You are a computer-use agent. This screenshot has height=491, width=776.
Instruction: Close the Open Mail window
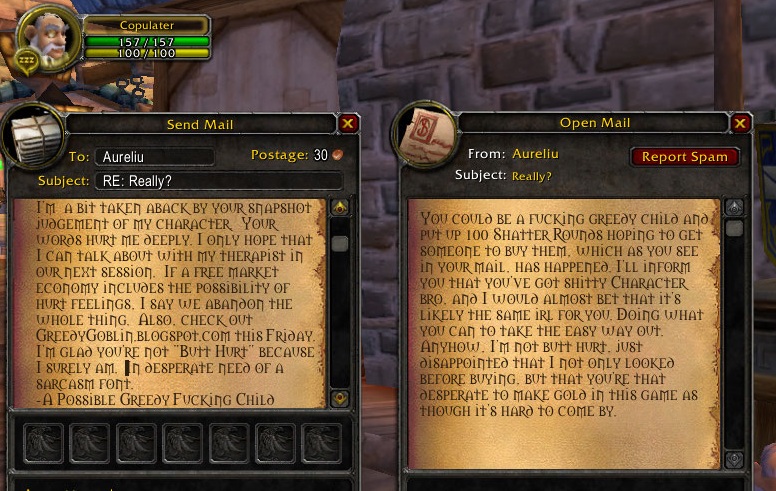(740, 123)
